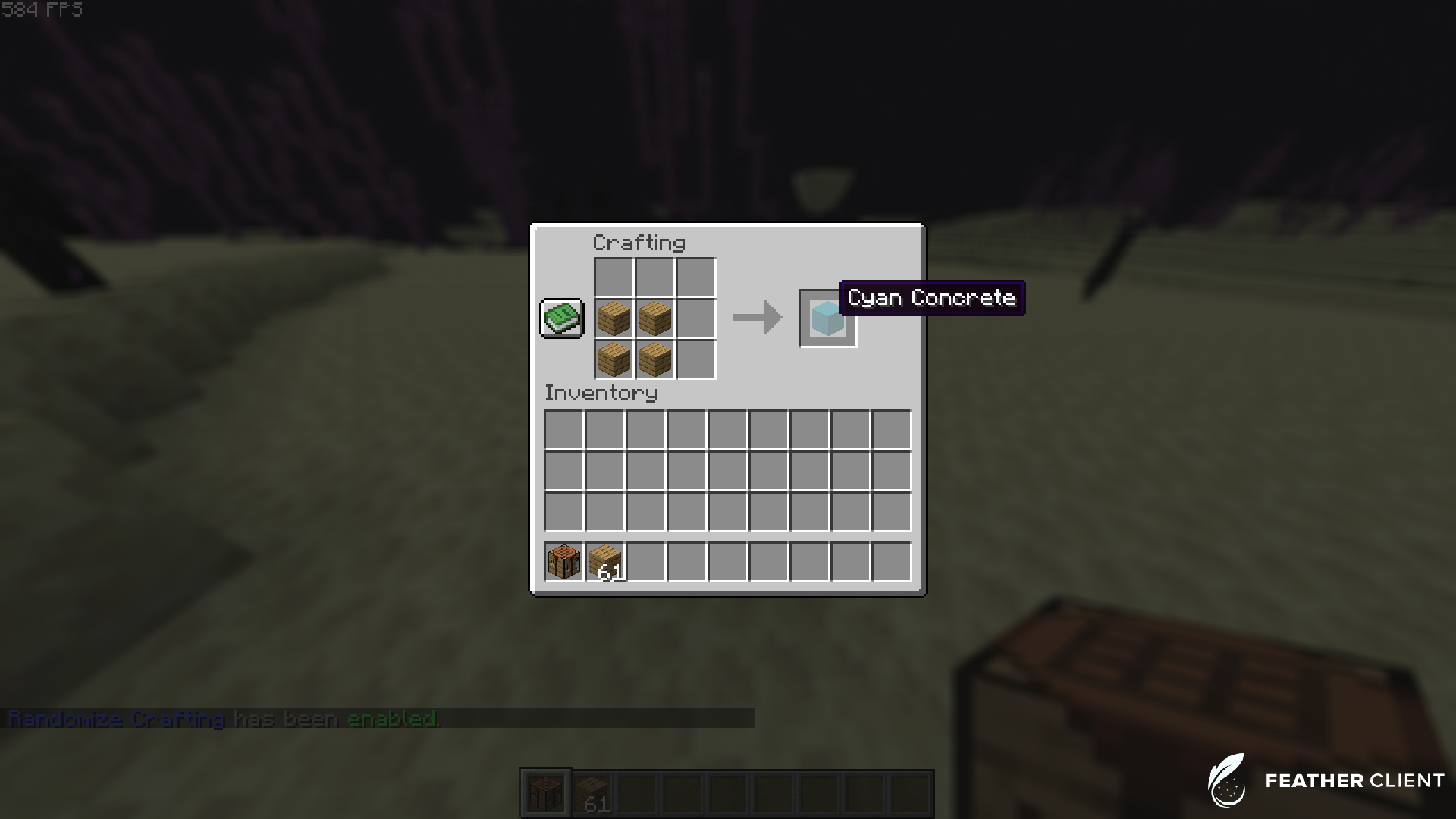Grab the planks in the bottom-left crafting slot
This screenshot has height=819, width=1456.
pos(613,359)
